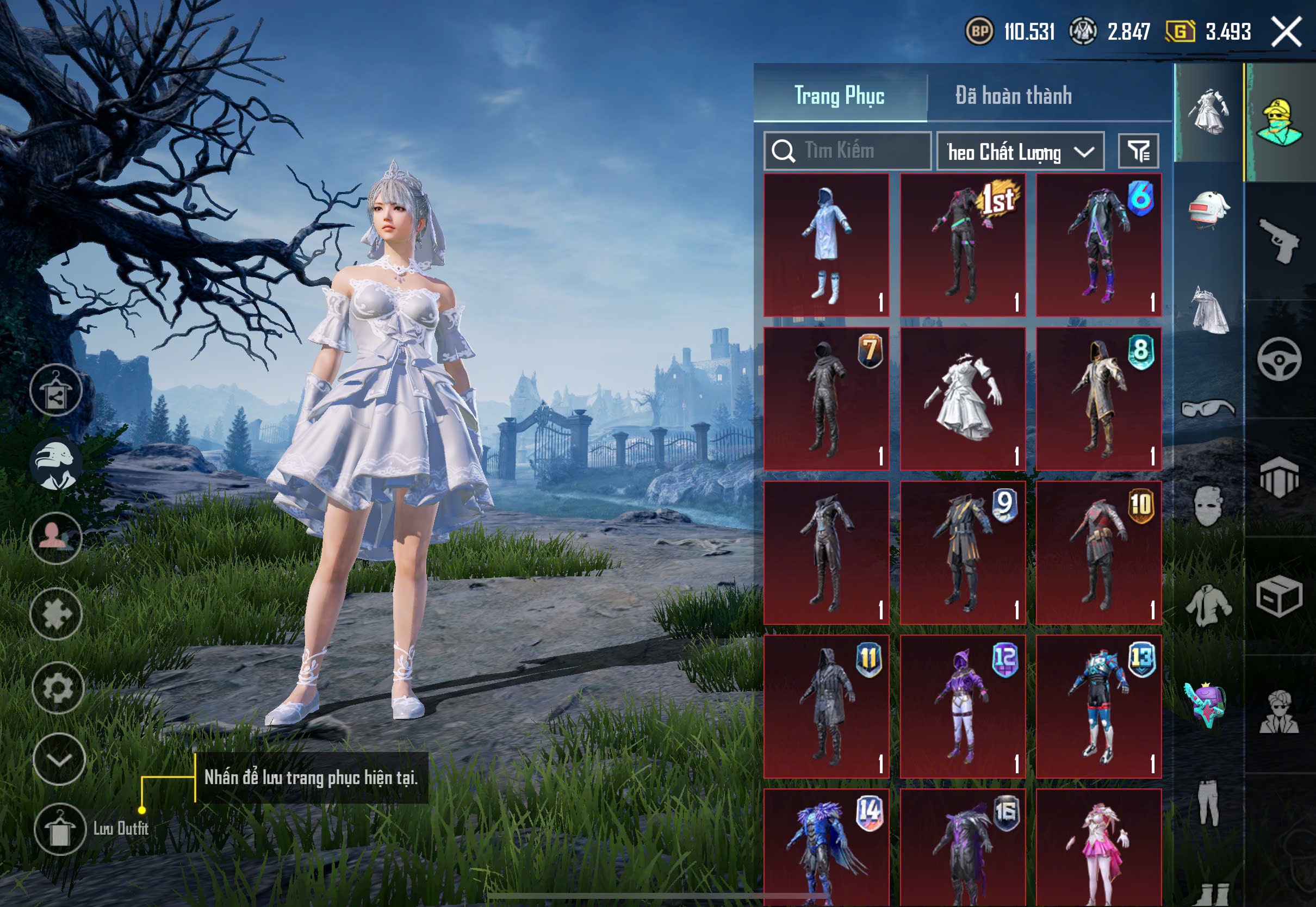This screenshot has width=1316, height=907.
Task: Click the gear settings icon
Action: point(58,688)
